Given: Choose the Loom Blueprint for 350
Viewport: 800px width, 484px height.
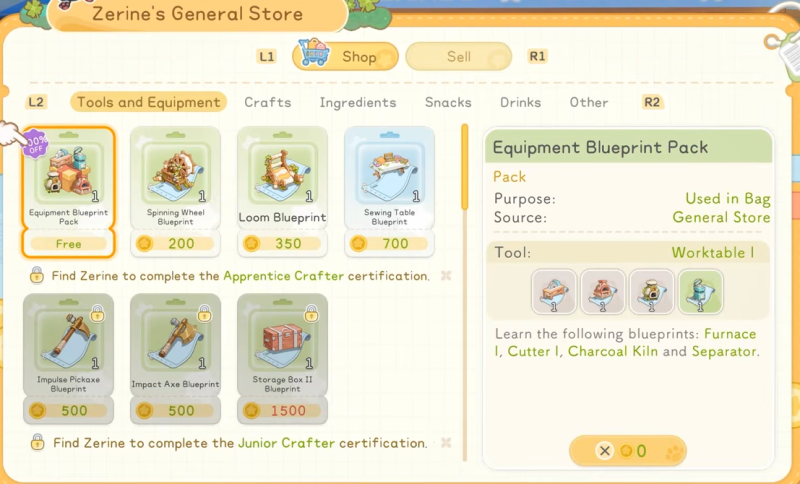Looking at the screenshot, I should [x=283, y=191].
